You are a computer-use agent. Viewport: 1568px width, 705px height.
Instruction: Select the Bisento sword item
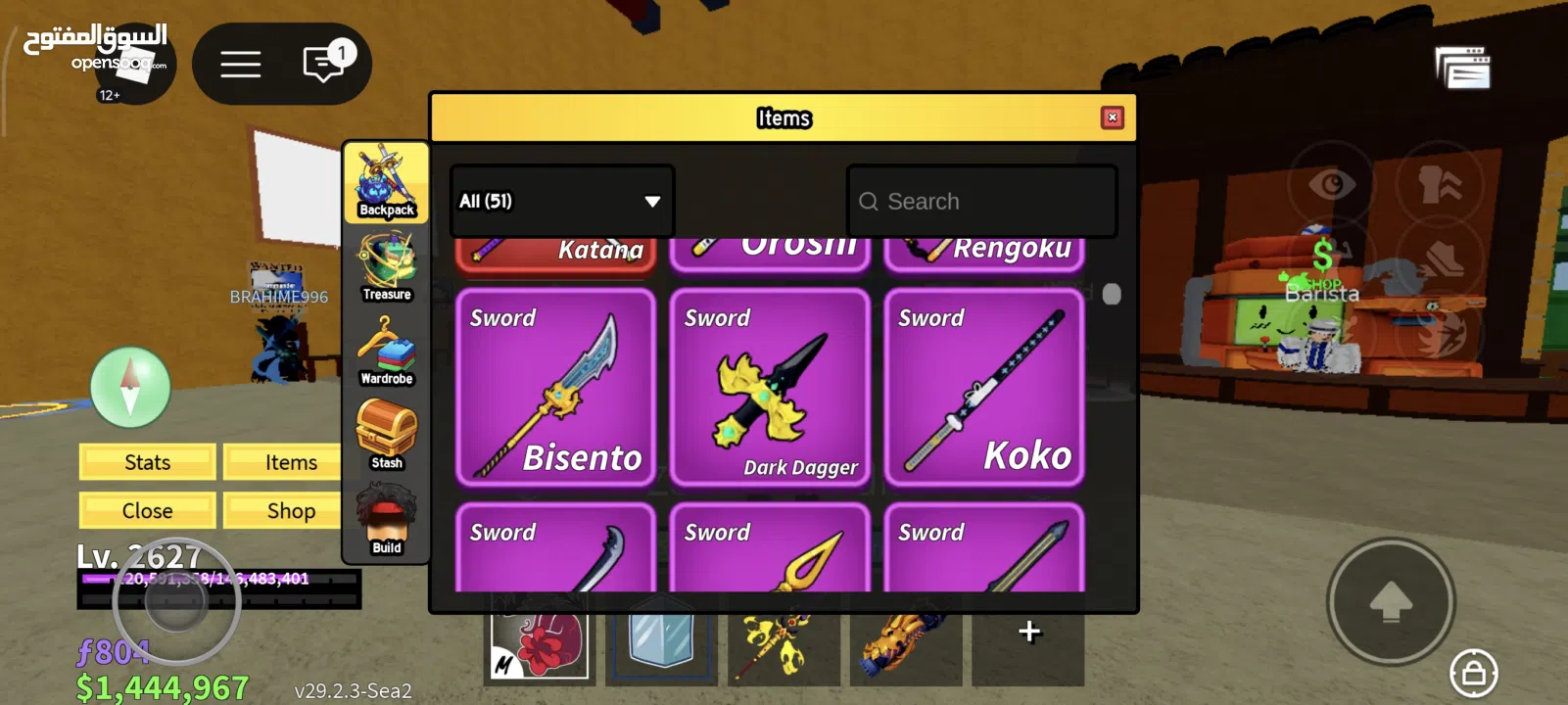555,388
